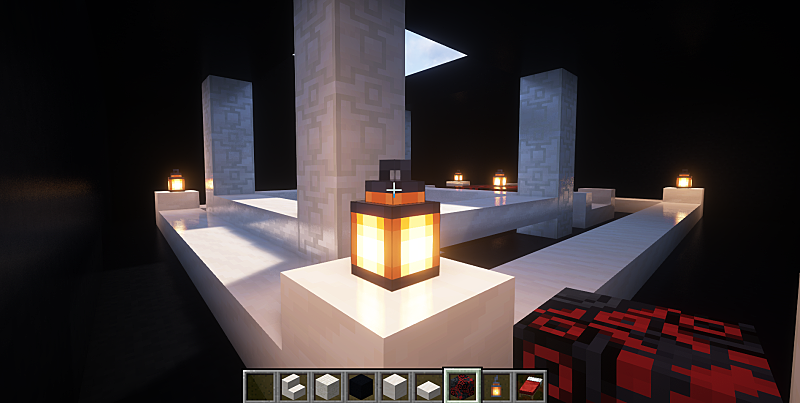Select the white quartz stairs hotbar slot
The image size is (800, 403).
[x=292, y=386]
